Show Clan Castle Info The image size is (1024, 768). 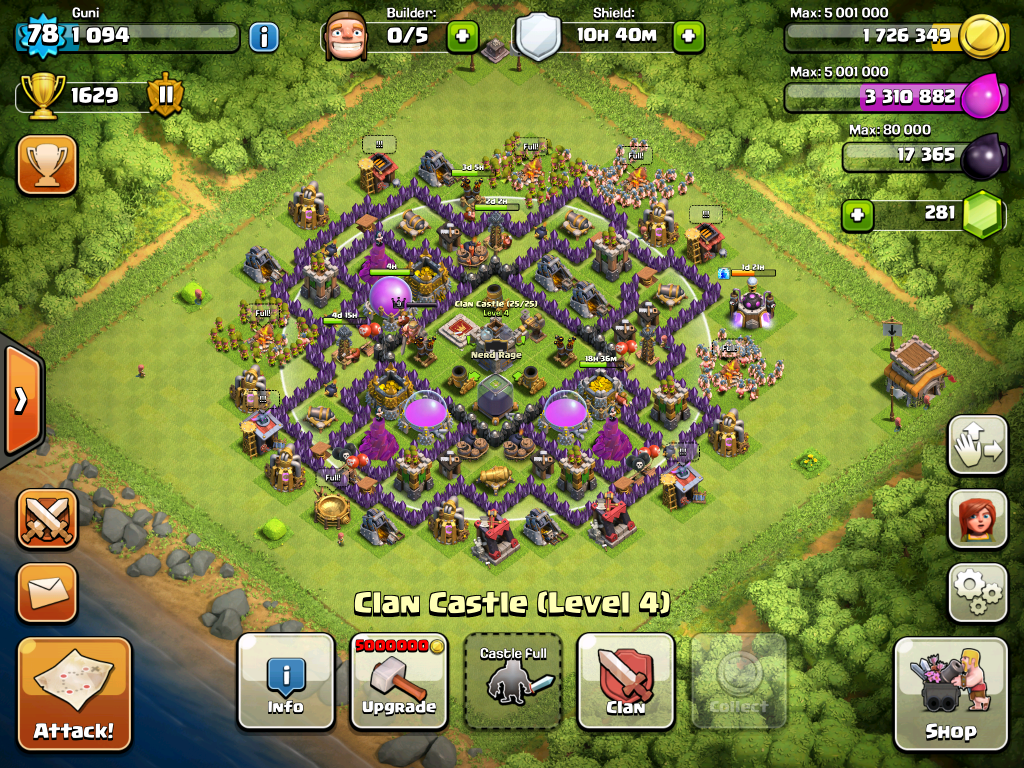285,681
